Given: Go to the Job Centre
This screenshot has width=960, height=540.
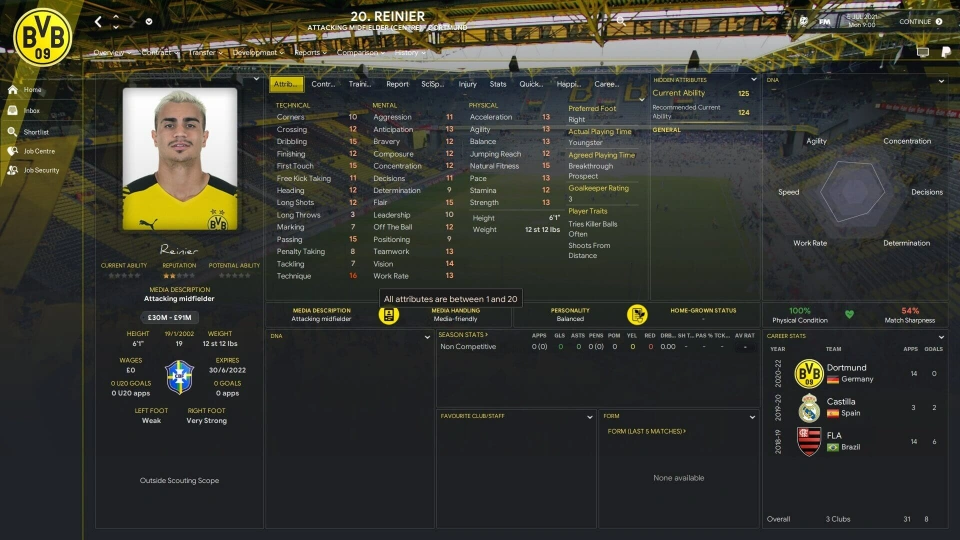Looking at the screenshot, I should click(39, 151).
